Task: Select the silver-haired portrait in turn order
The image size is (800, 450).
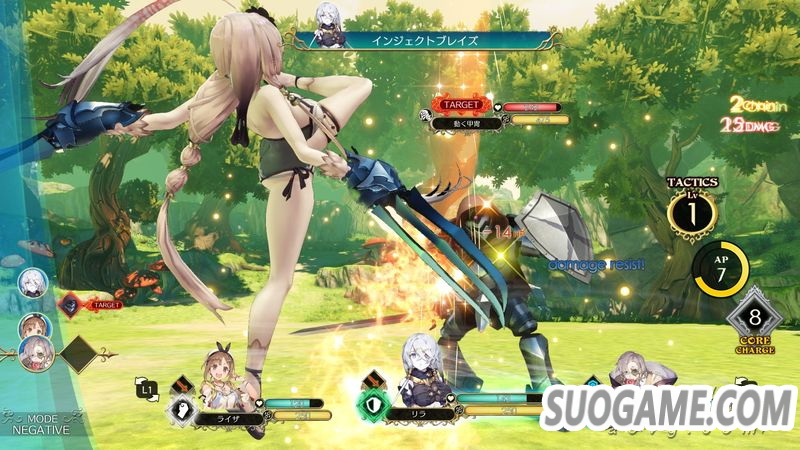Action: click(x=32, y=281)
